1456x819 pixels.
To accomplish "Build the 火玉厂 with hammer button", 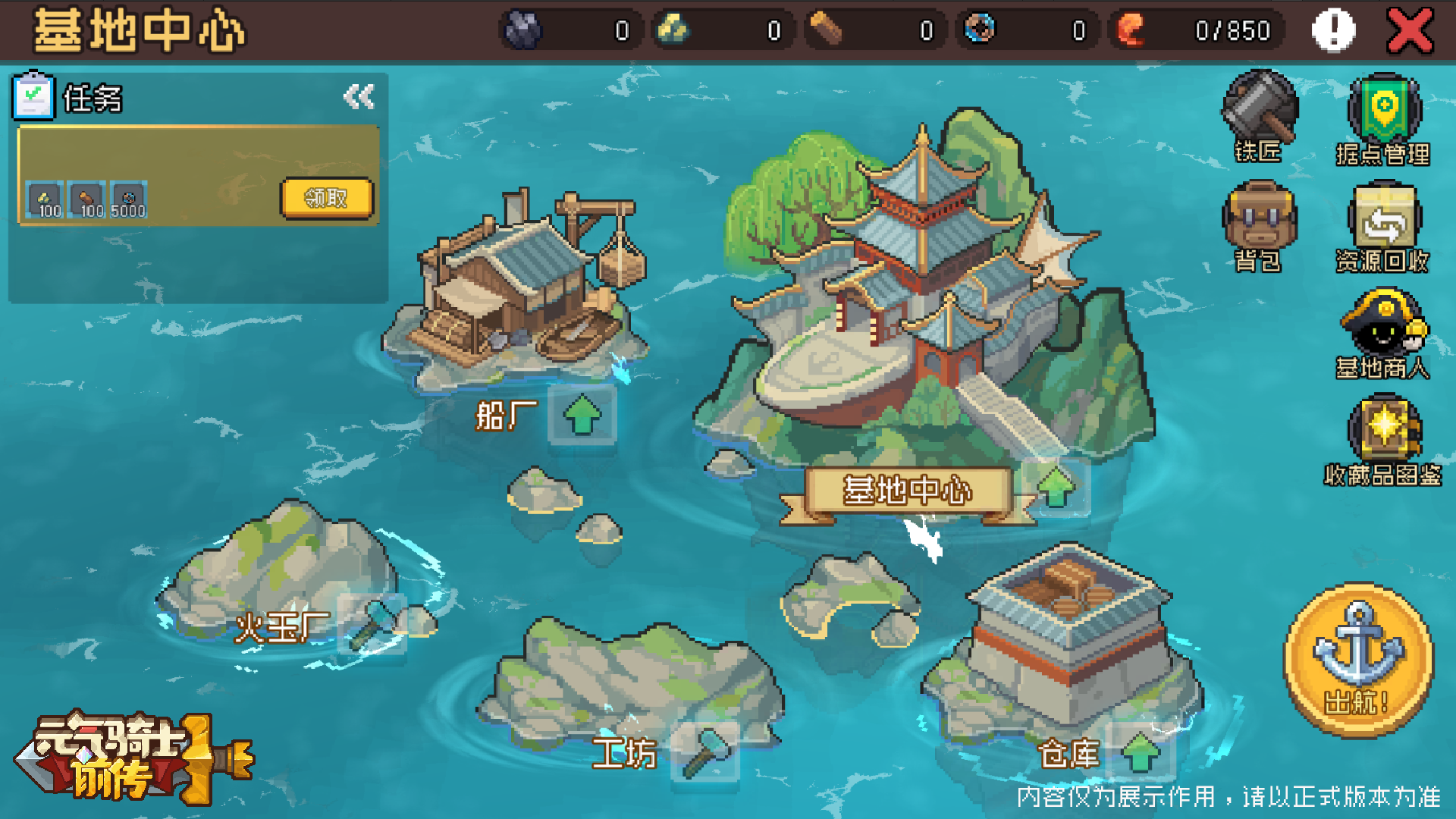I will click(372, 625).
